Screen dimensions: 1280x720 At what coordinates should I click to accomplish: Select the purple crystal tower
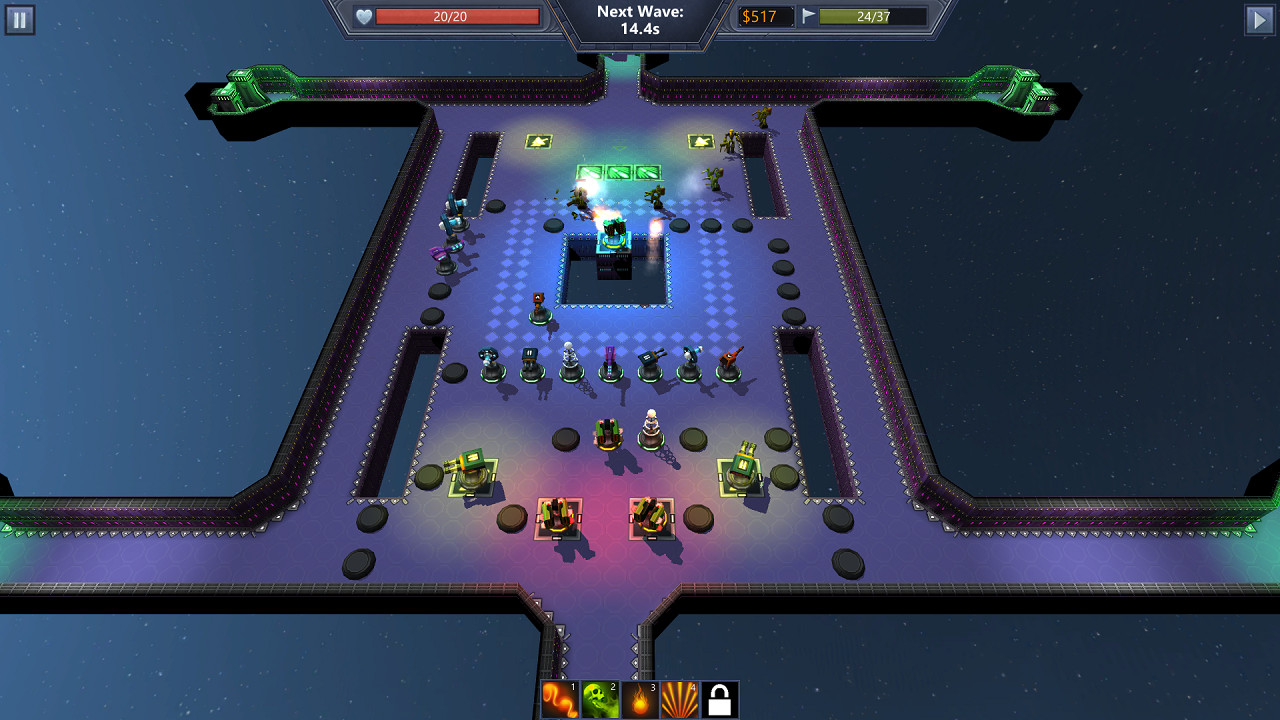coord(612,357)
